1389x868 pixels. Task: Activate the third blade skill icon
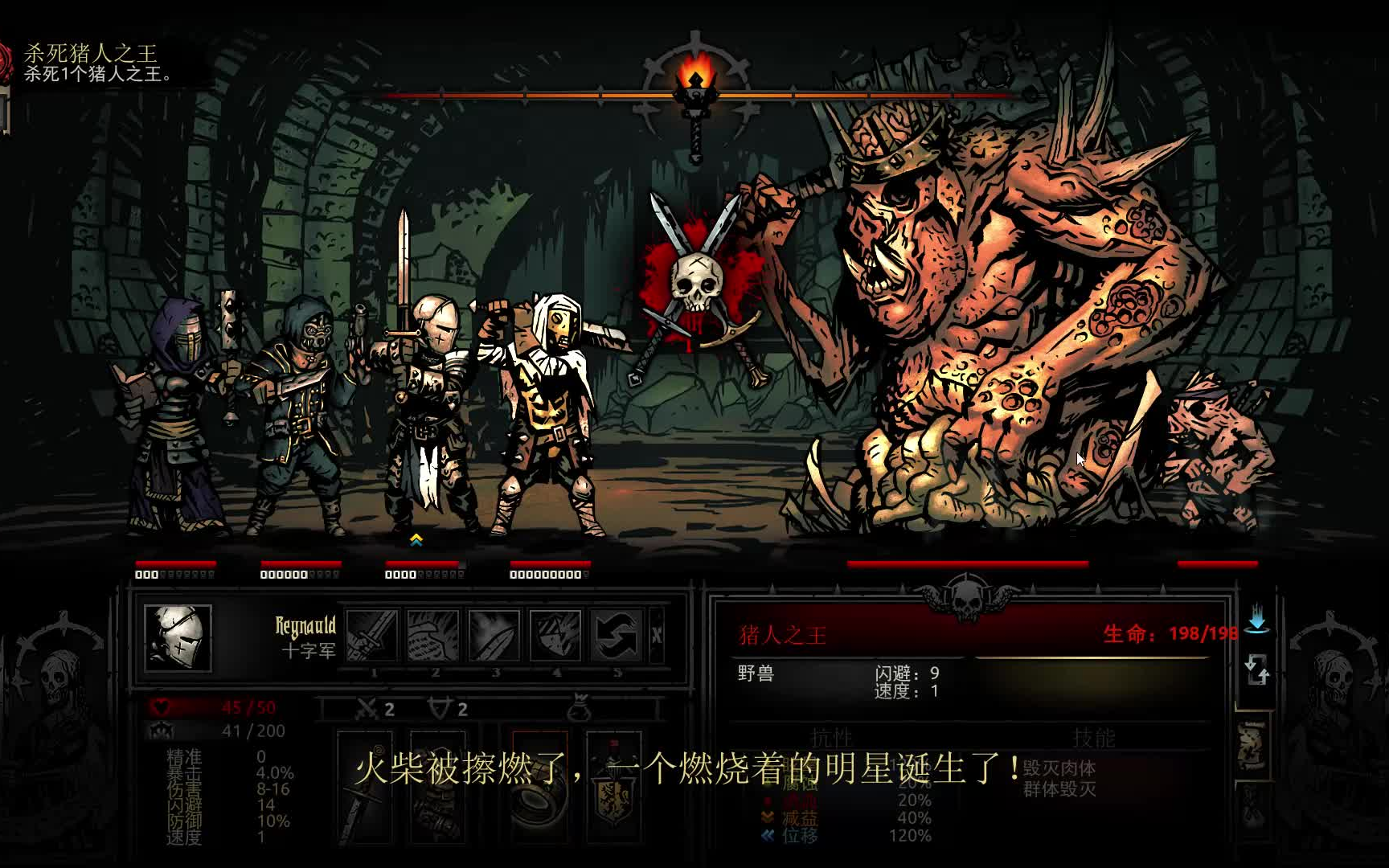494,635
